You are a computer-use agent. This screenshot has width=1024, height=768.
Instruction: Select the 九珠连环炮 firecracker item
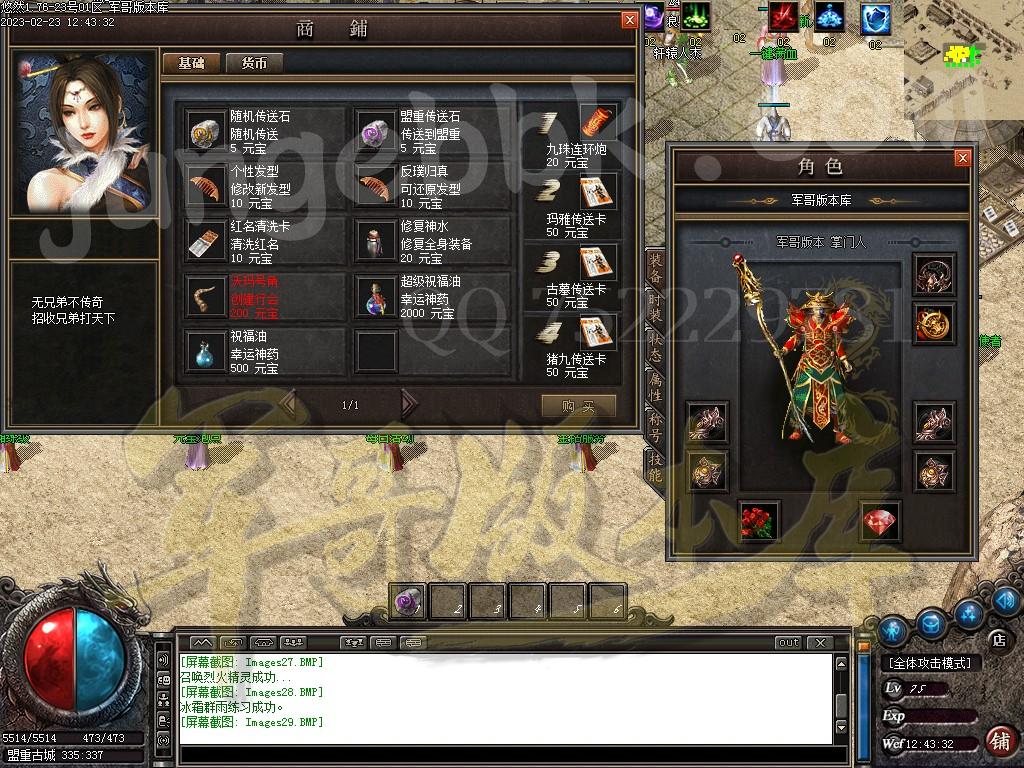[598, 123]
